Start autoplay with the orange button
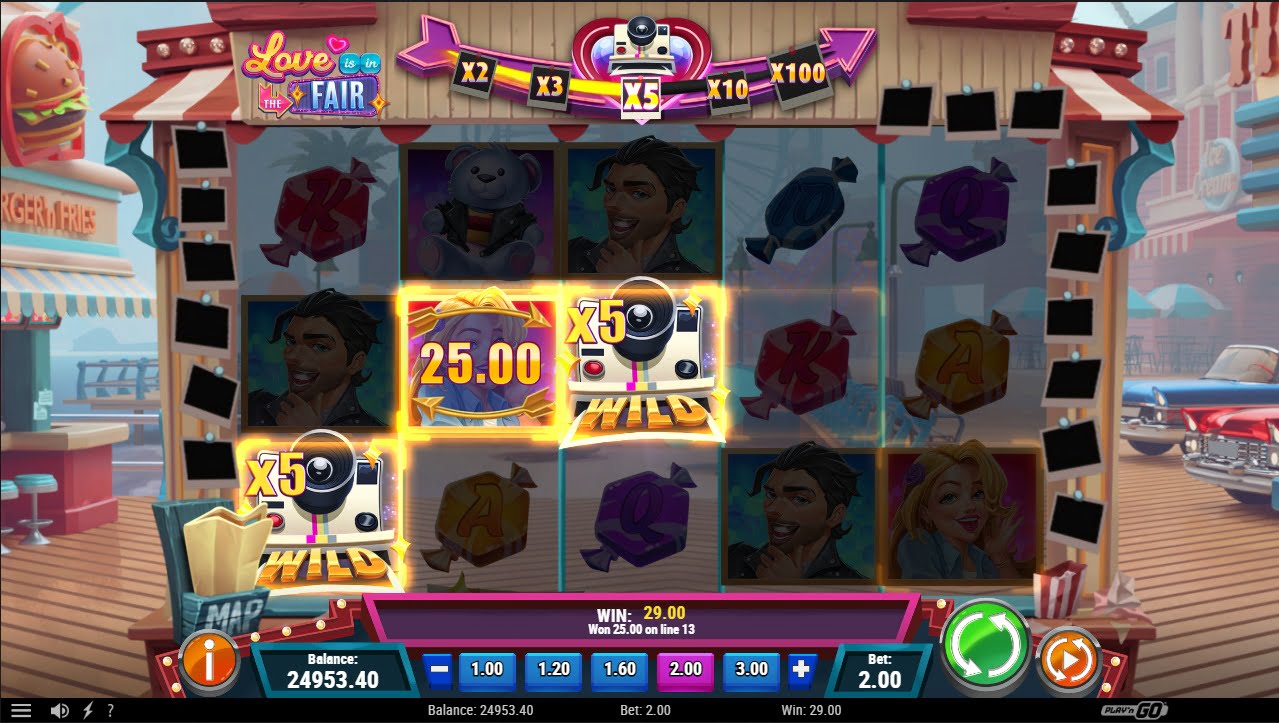 coord(1069,660)
